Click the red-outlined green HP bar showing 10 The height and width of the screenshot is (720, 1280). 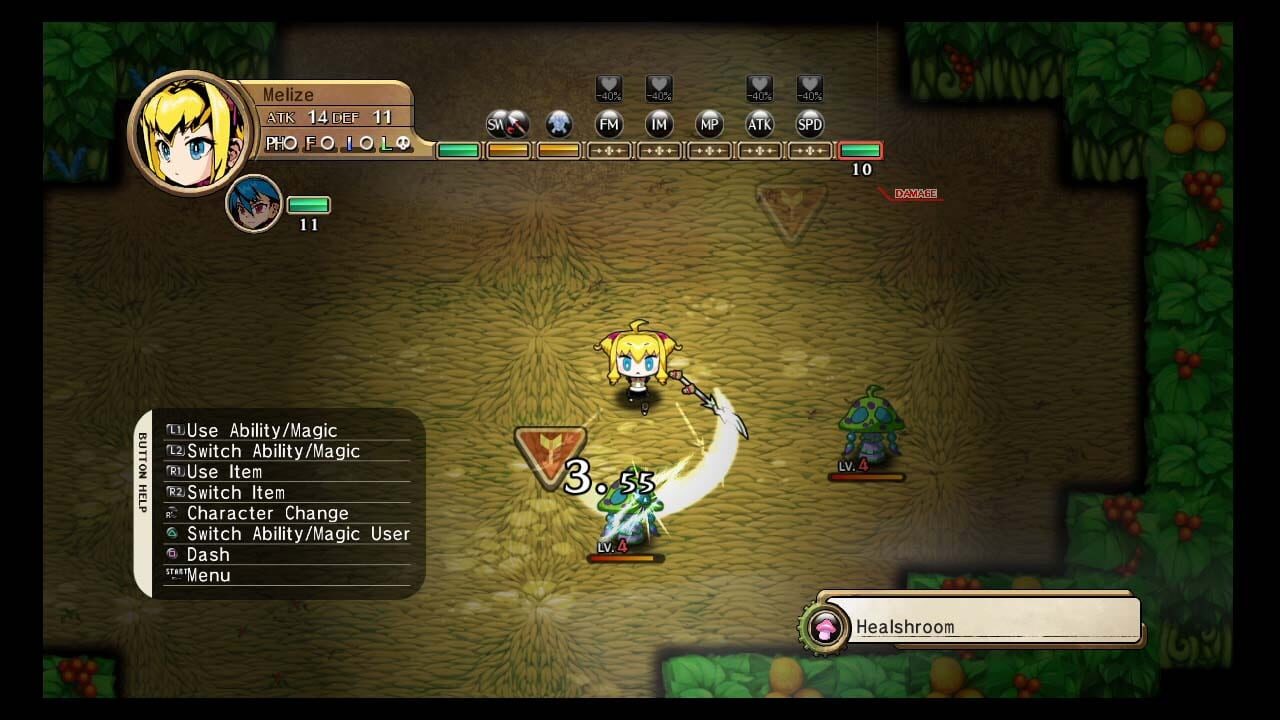tap(862, 150)
